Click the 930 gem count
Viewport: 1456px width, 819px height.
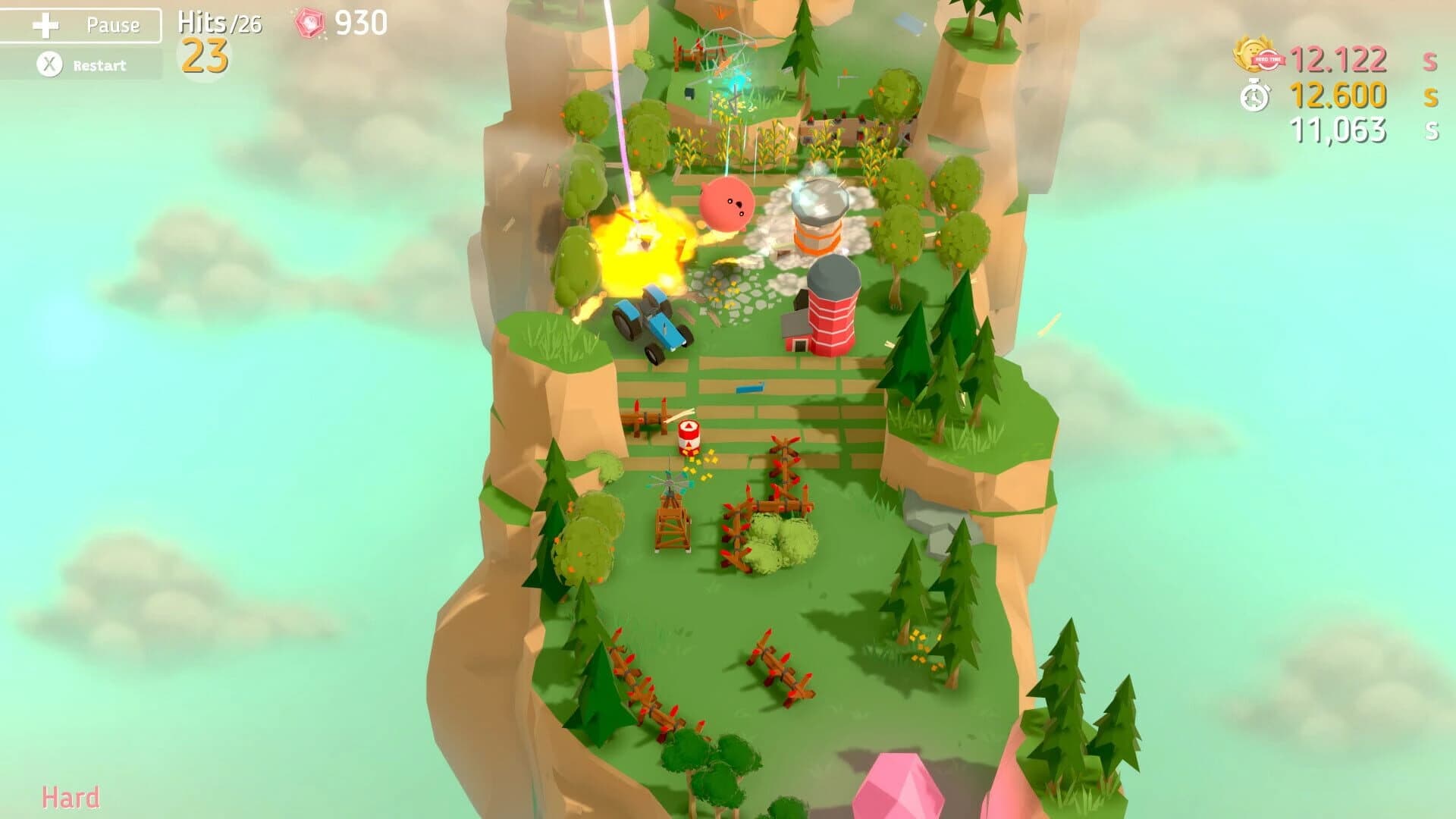point(360,22)
